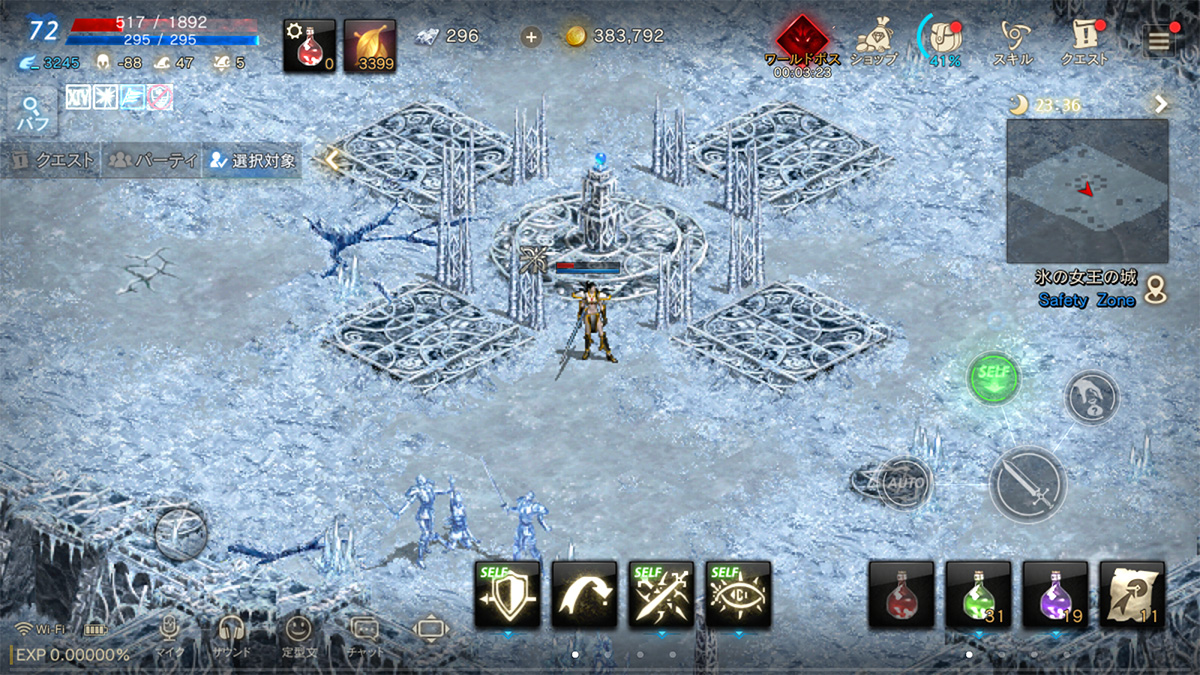The width and height of the screenshot is (1200, 675).
Task: Tap the sword basic attack button
Action: 1027,483
